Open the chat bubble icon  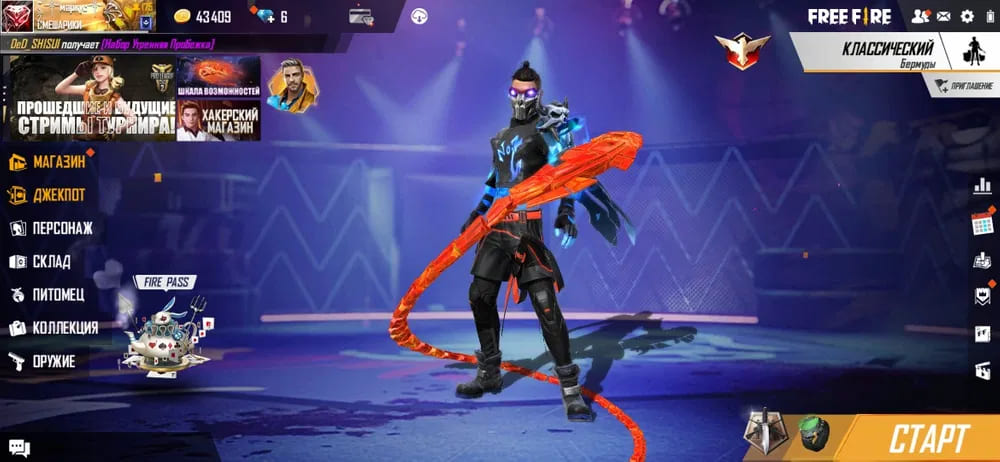pos(19,449)
